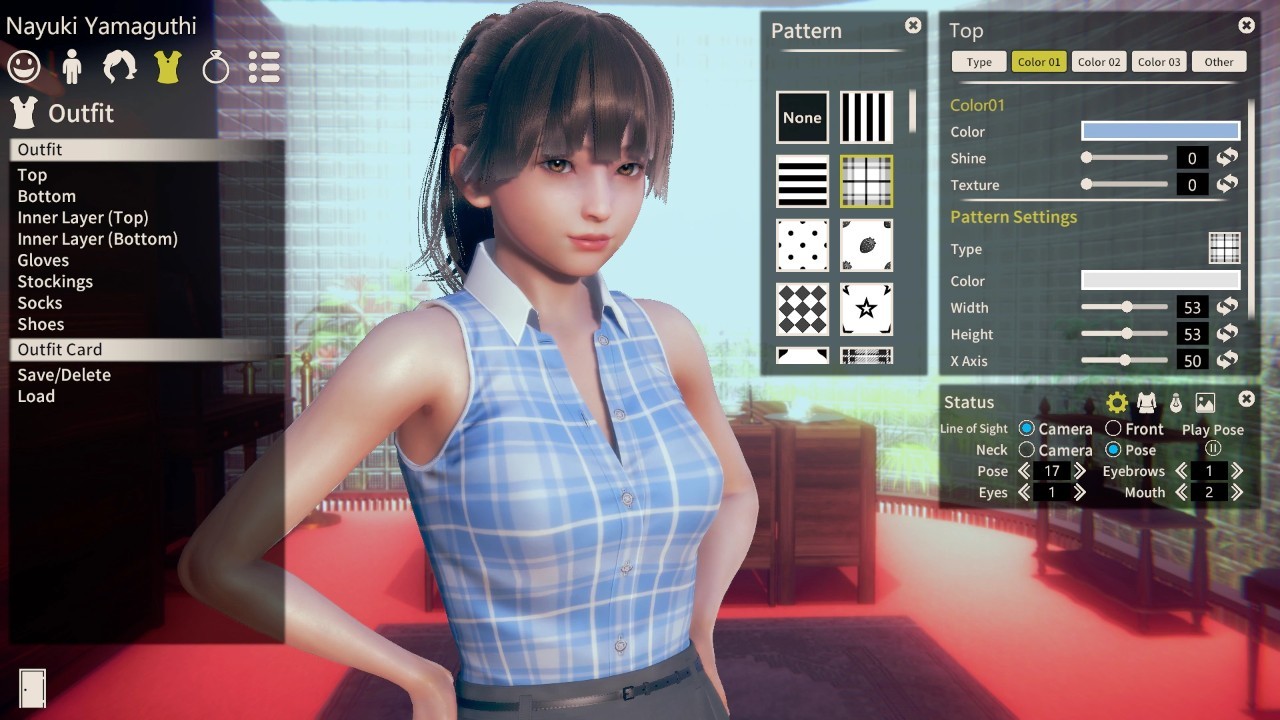The height and width of the screenshot is (720, 1280).
Task: Select the clothing state icon in Status panel
Action: pos(1146,401)
